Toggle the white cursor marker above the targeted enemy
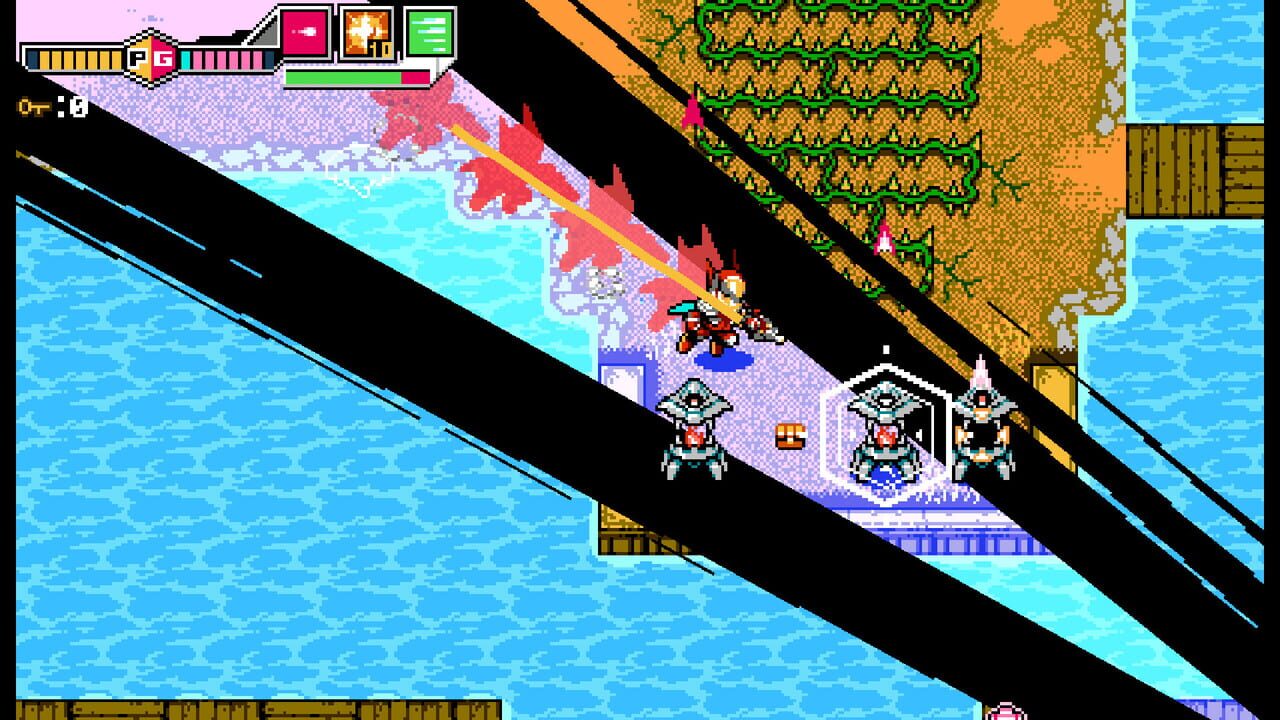This screenshot has width=1280, height=720. pyautogui.click(x=886, y=348)
